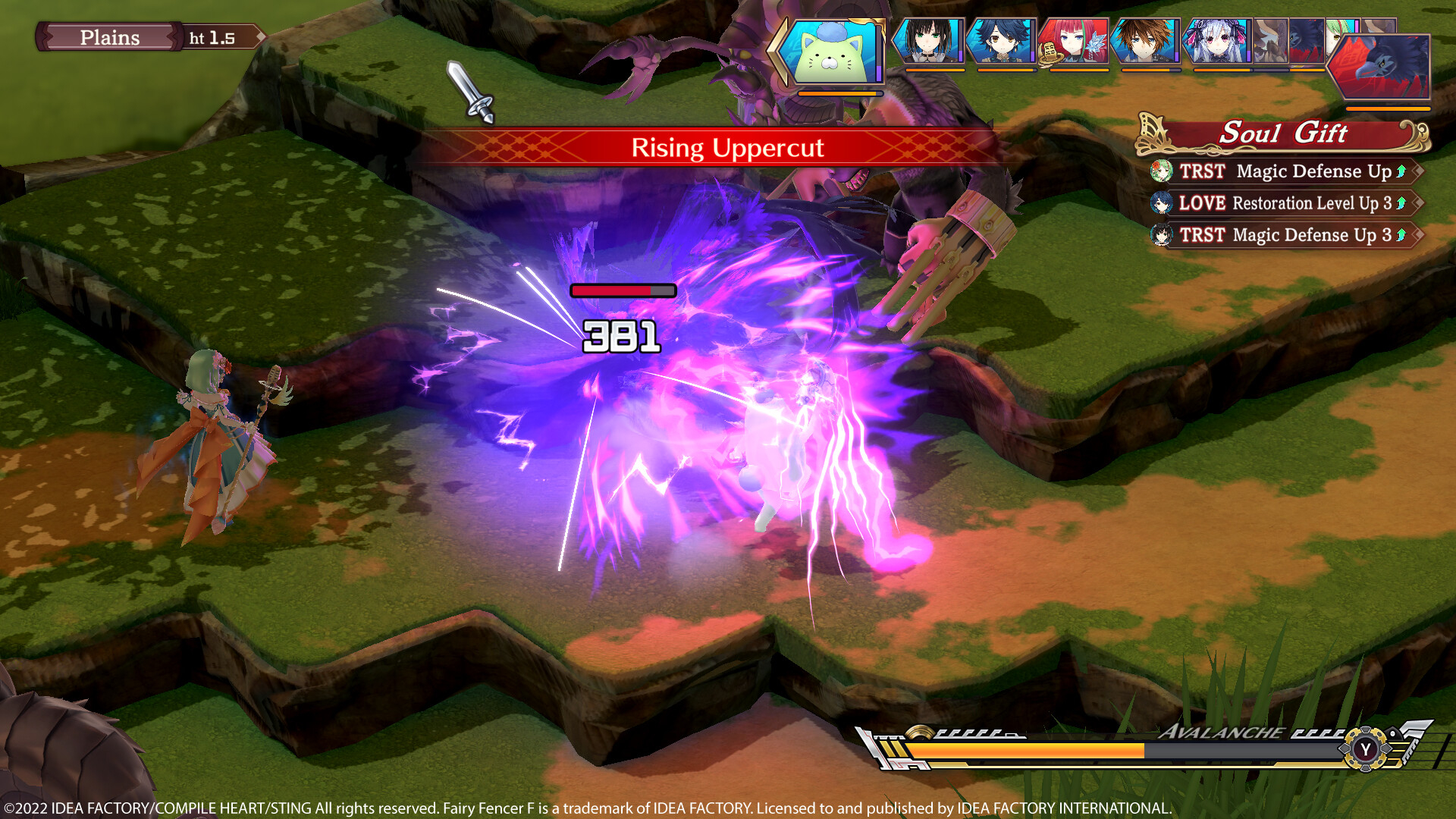The width and height of the screenshot is (1456, 819).
Task: Expand the arrow beside the ht 1.5 indicator
Action: point(259,36)
